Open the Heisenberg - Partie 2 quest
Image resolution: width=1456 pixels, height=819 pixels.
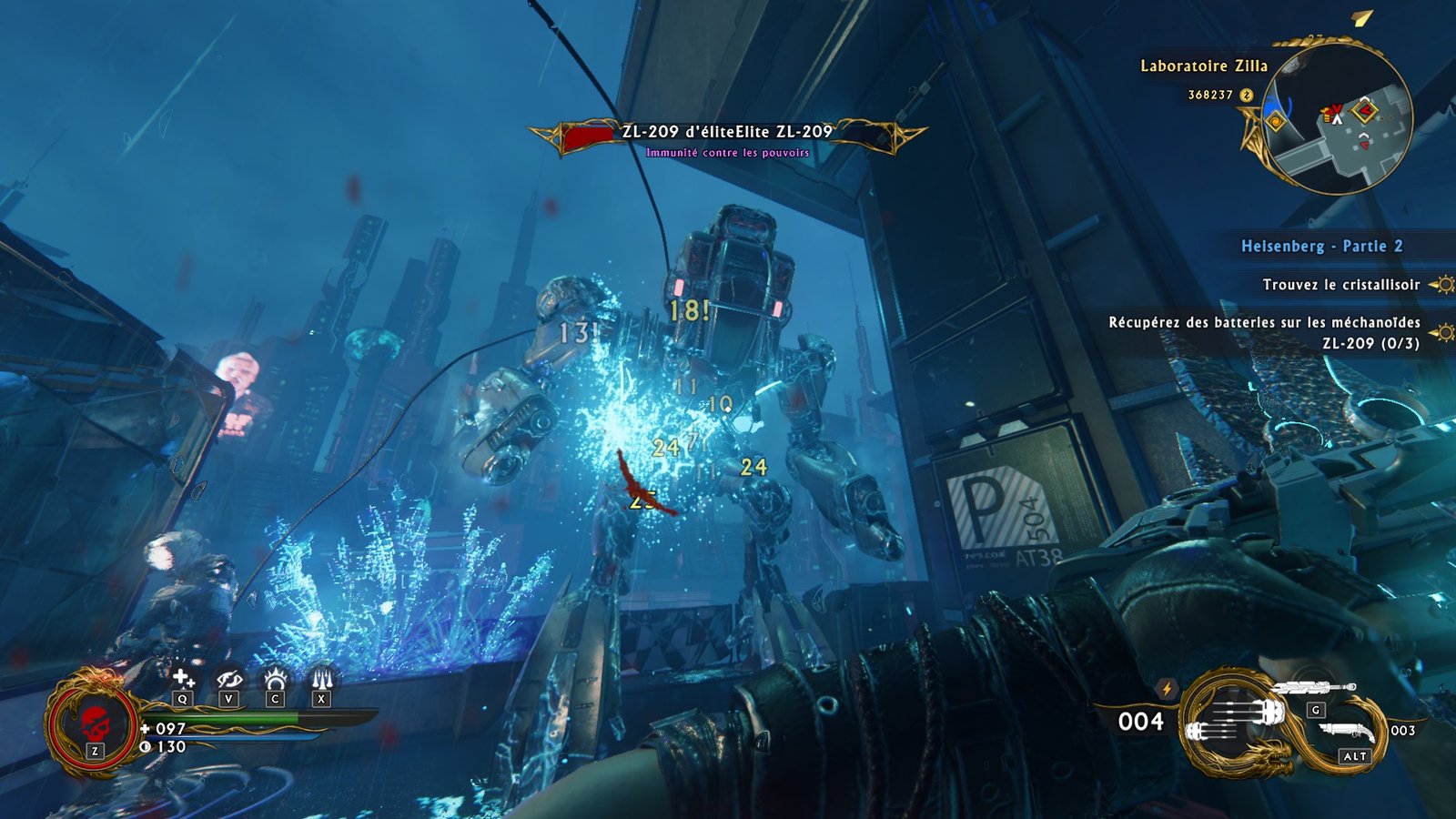(x=1321, y=246)
